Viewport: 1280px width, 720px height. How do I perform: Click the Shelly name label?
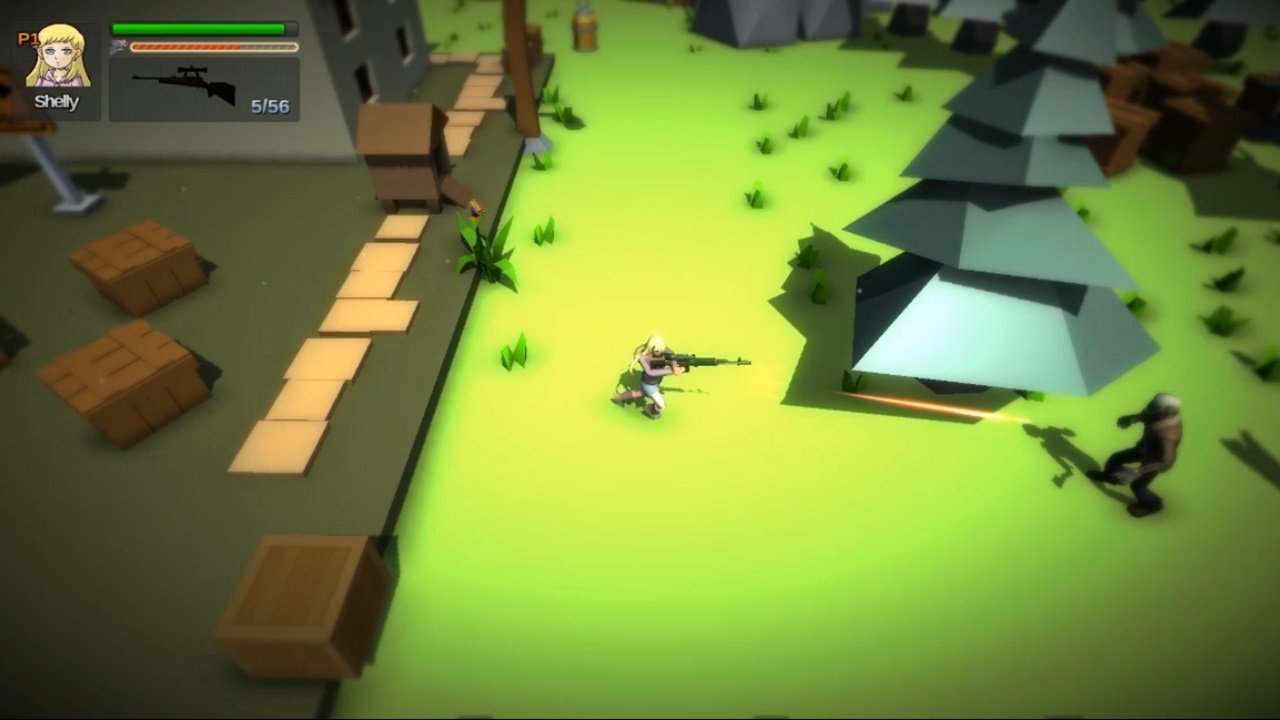tap(56, 100)
